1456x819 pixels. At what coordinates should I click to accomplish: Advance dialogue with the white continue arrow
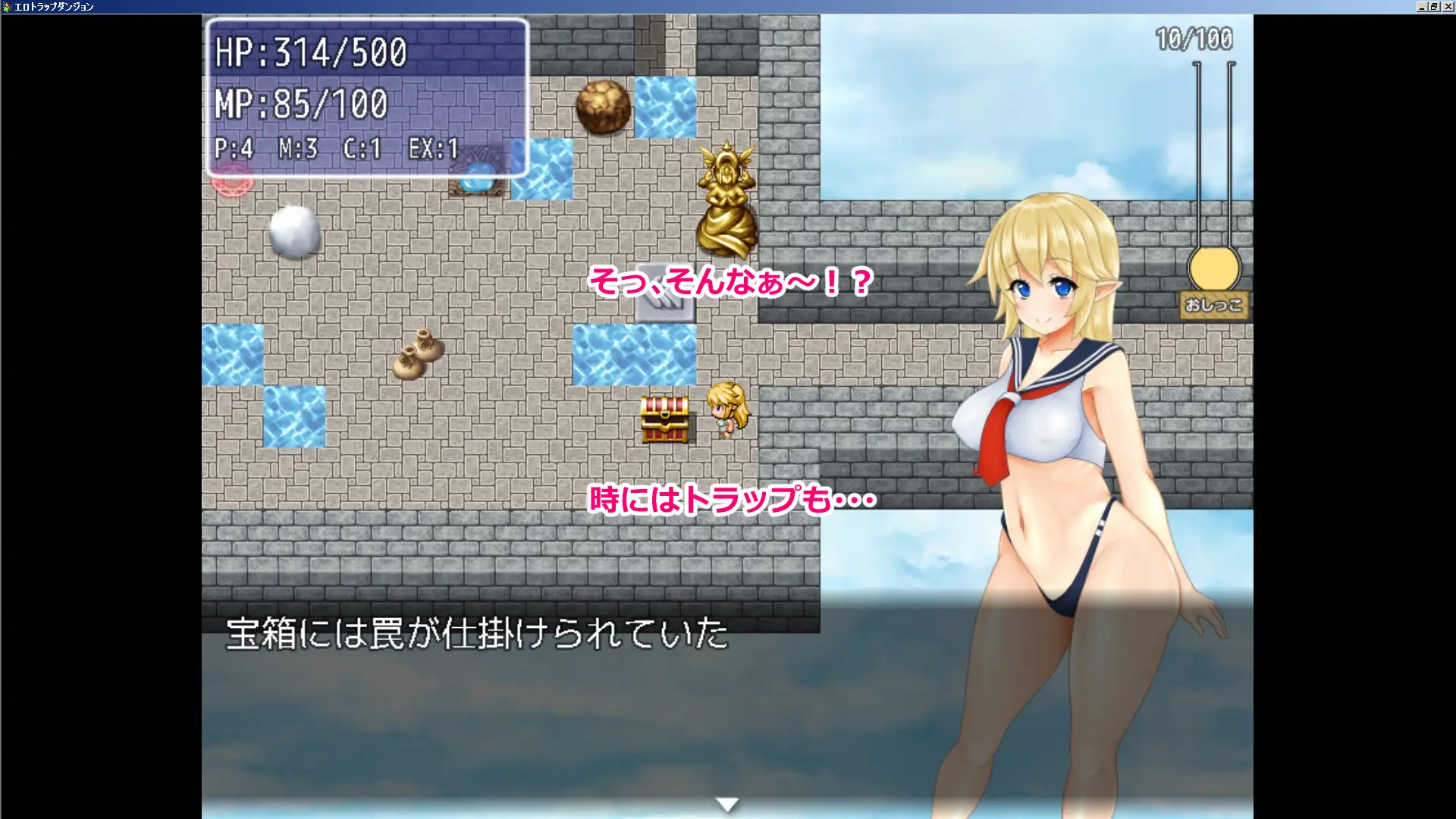point(727,805)
